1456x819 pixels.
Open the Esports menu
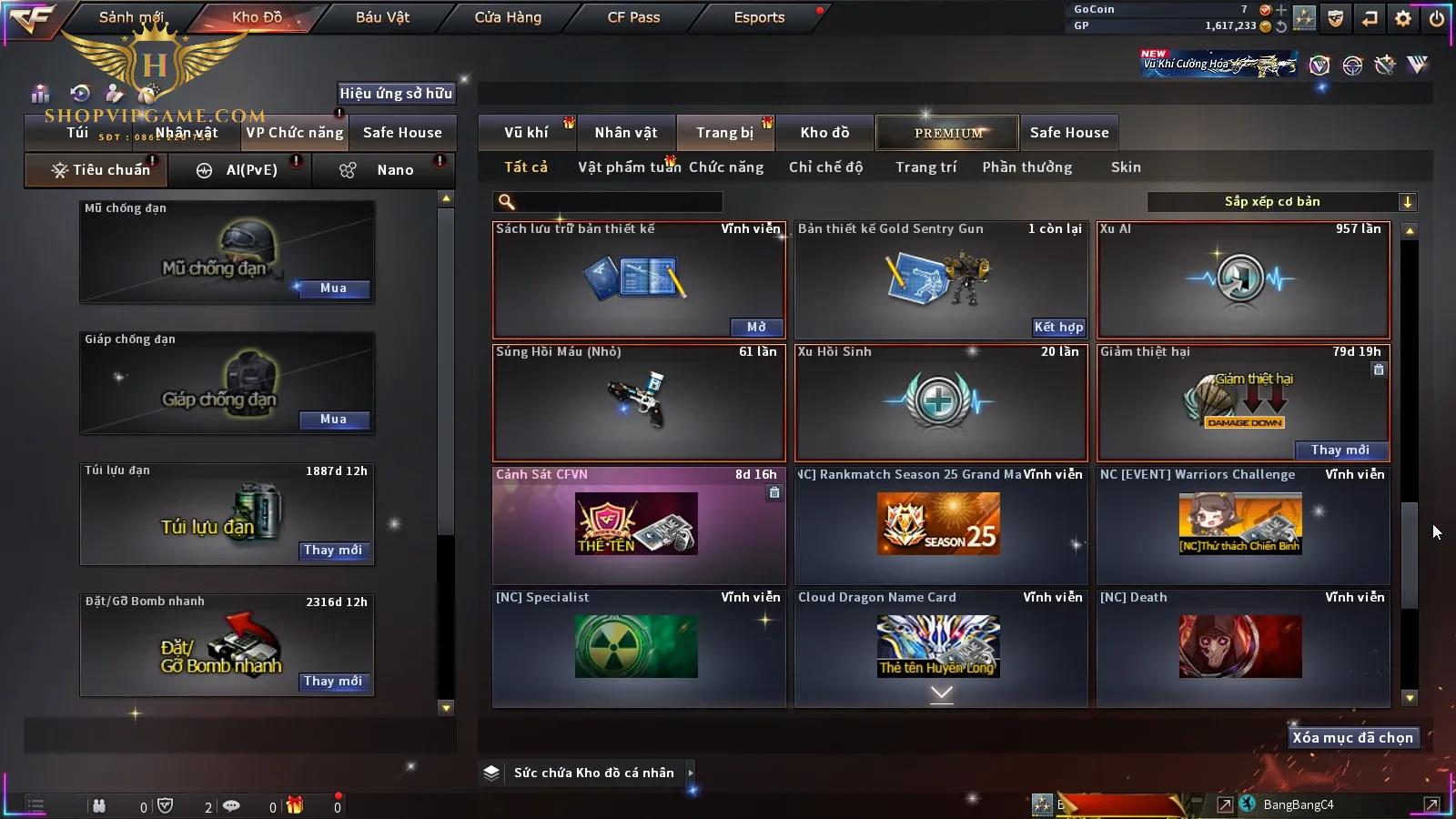759,17
